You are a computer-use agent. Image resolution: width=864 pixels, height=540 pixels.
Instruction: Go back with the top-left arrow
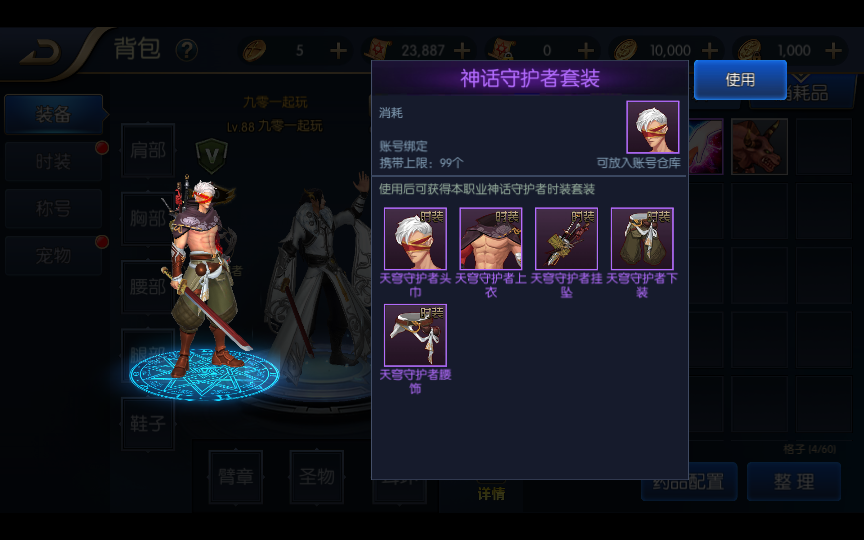point(41,51)
